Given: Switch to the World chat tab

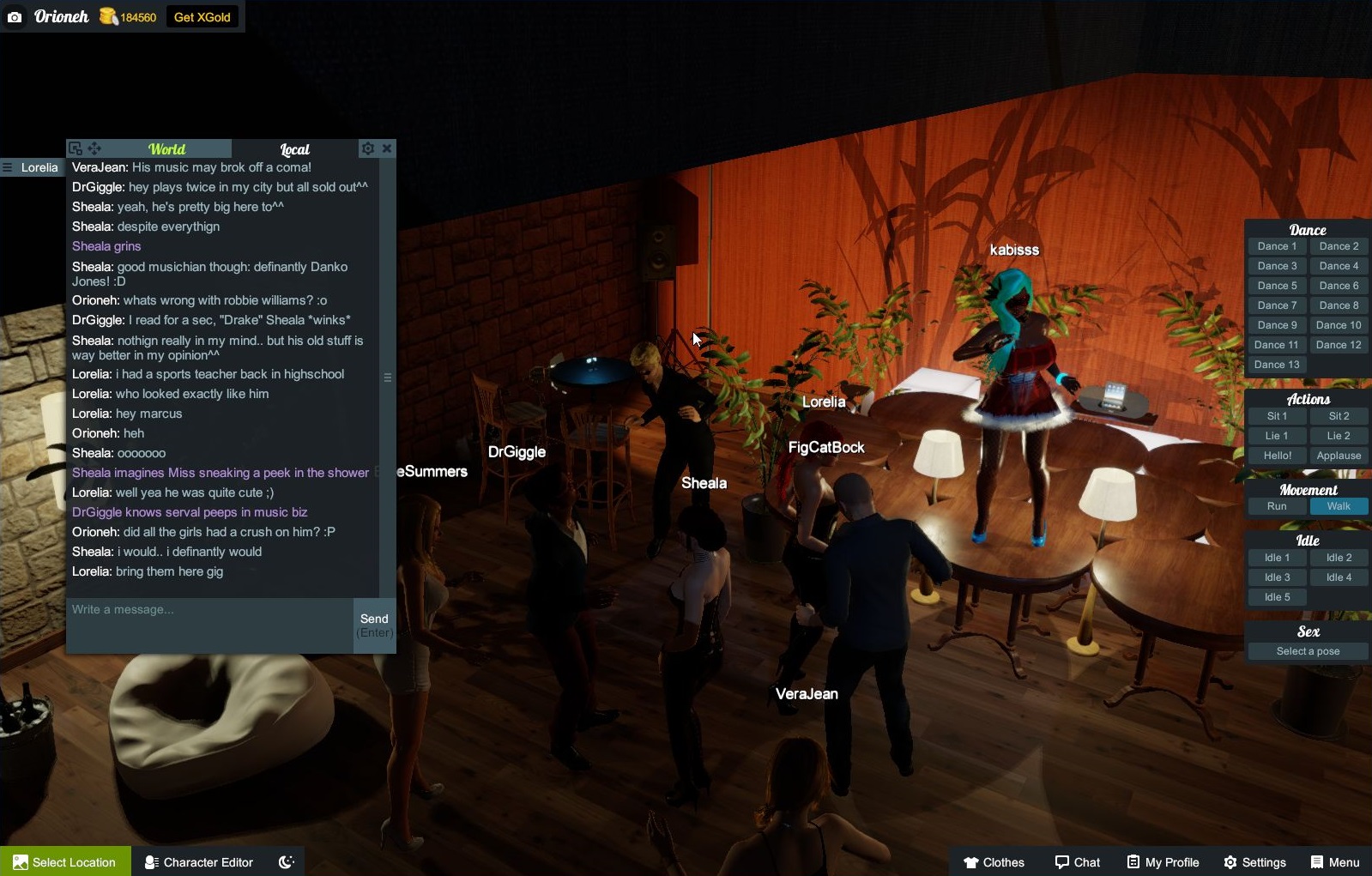Looking at the screenshot, I should pyautogui.click(x=166, y=148).
